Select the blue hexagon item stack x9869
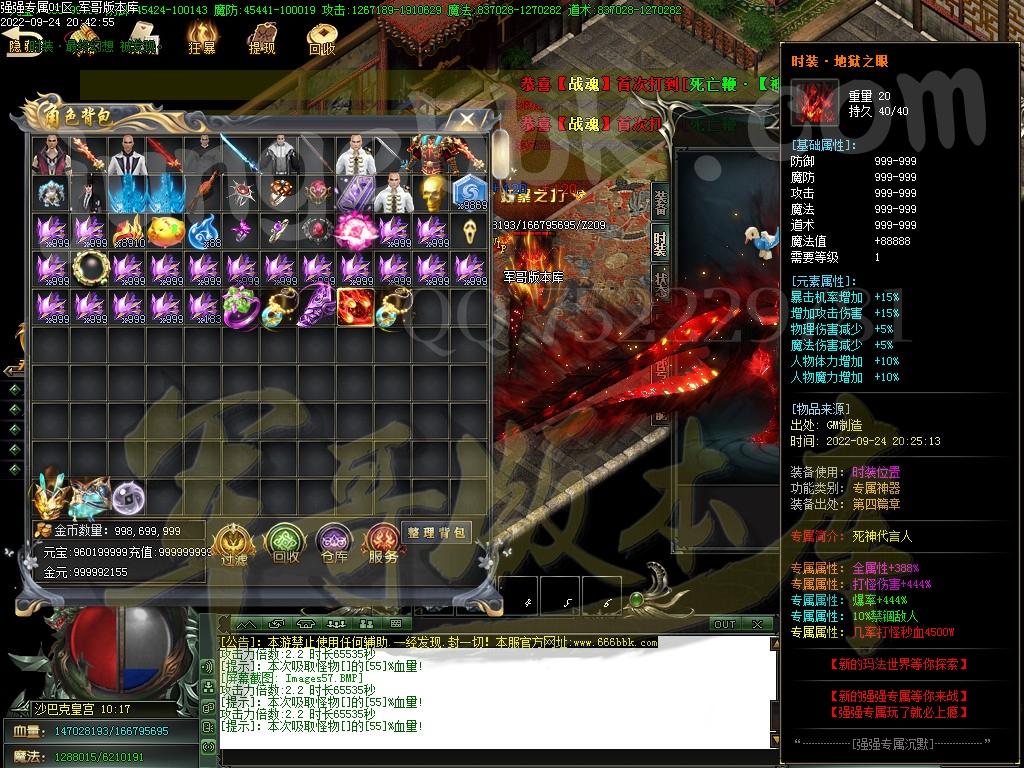Viewport: 1024px width, 768px height. (x=469, y=193)
